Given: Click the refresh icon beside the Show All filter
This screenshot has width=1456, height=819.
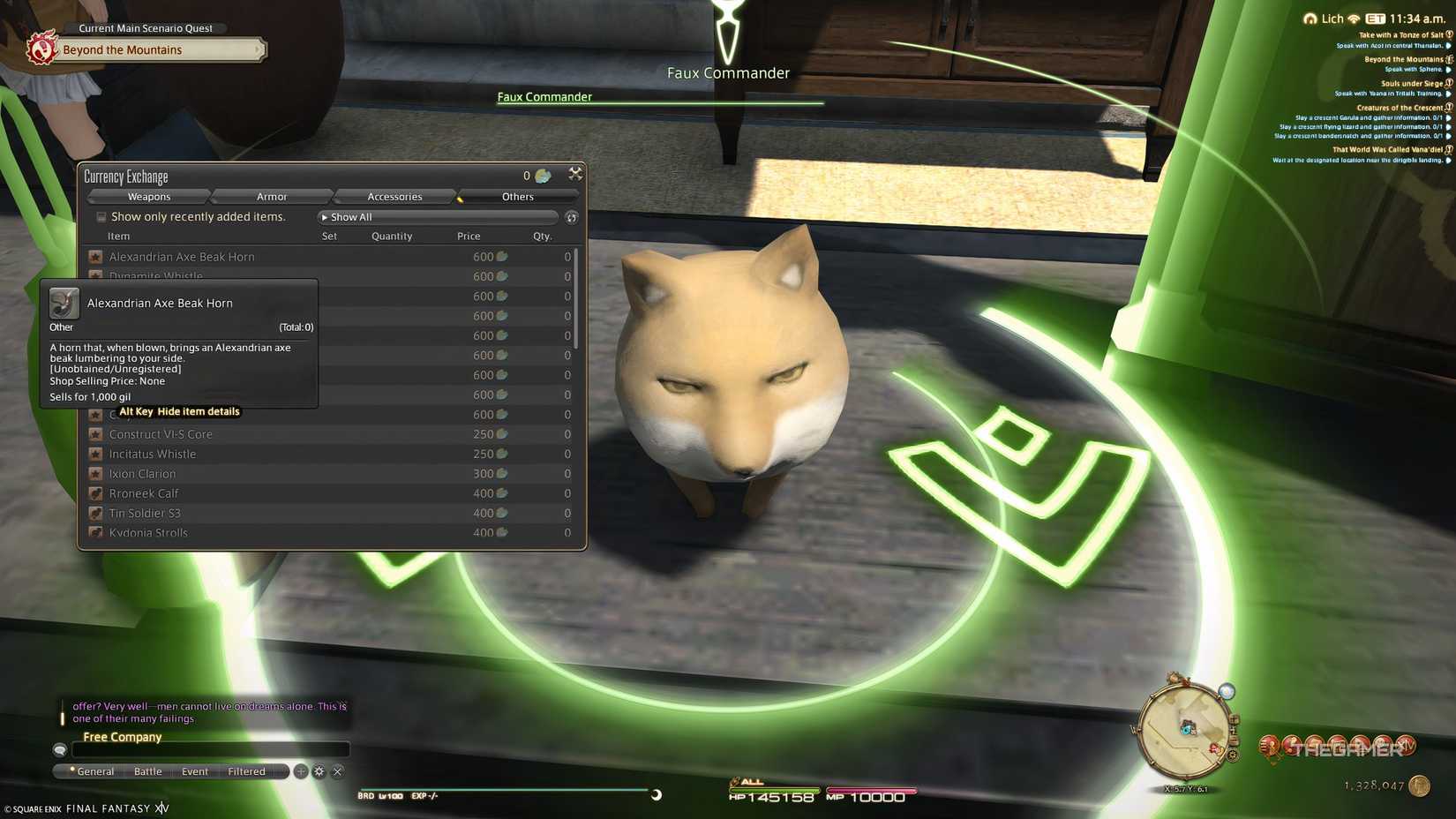Looking at the screenshot, I should point(571,217).
